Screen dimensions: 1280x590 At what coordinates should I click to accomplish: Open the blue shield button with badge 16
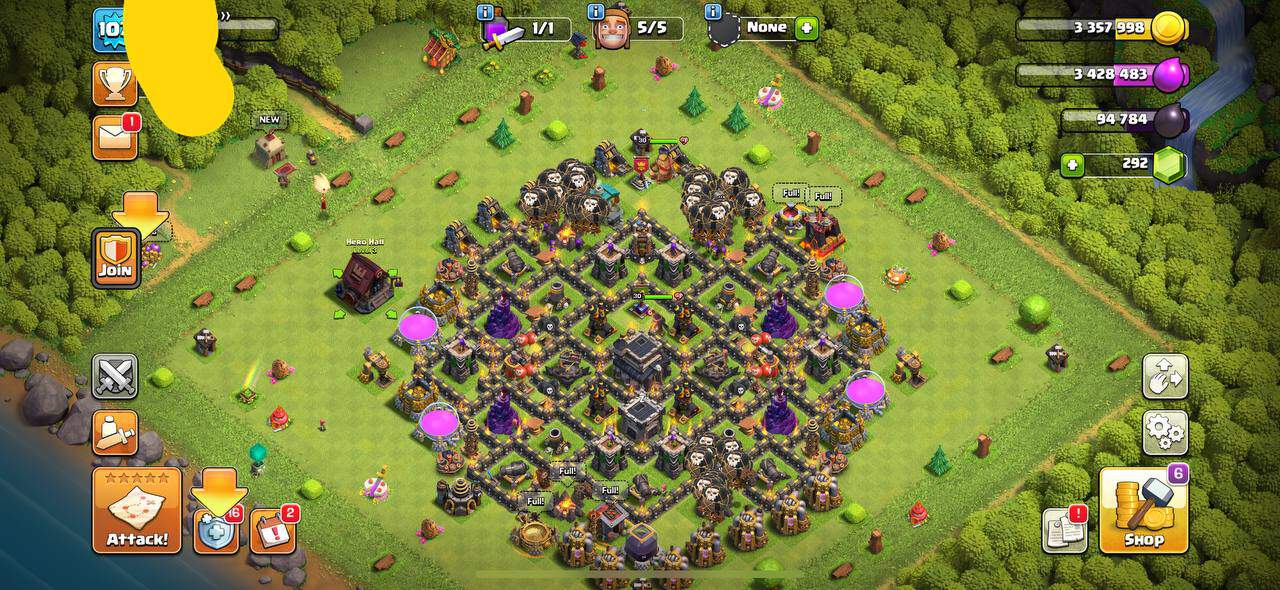tap(216, 531)
